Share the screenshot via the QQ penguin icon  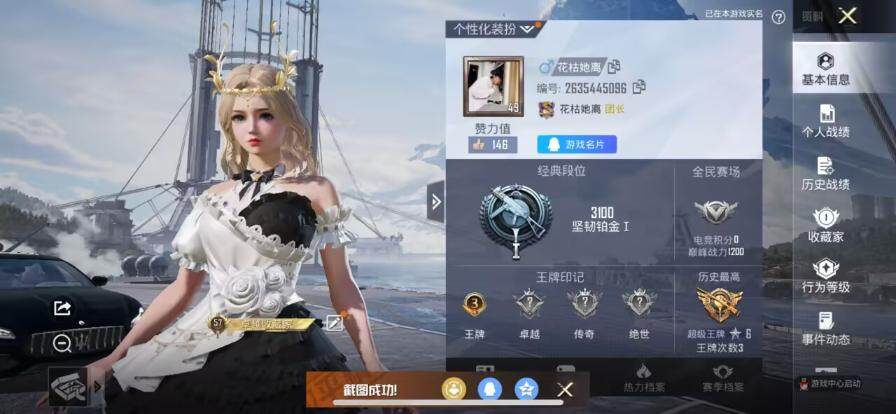click(x=489, y=388)
